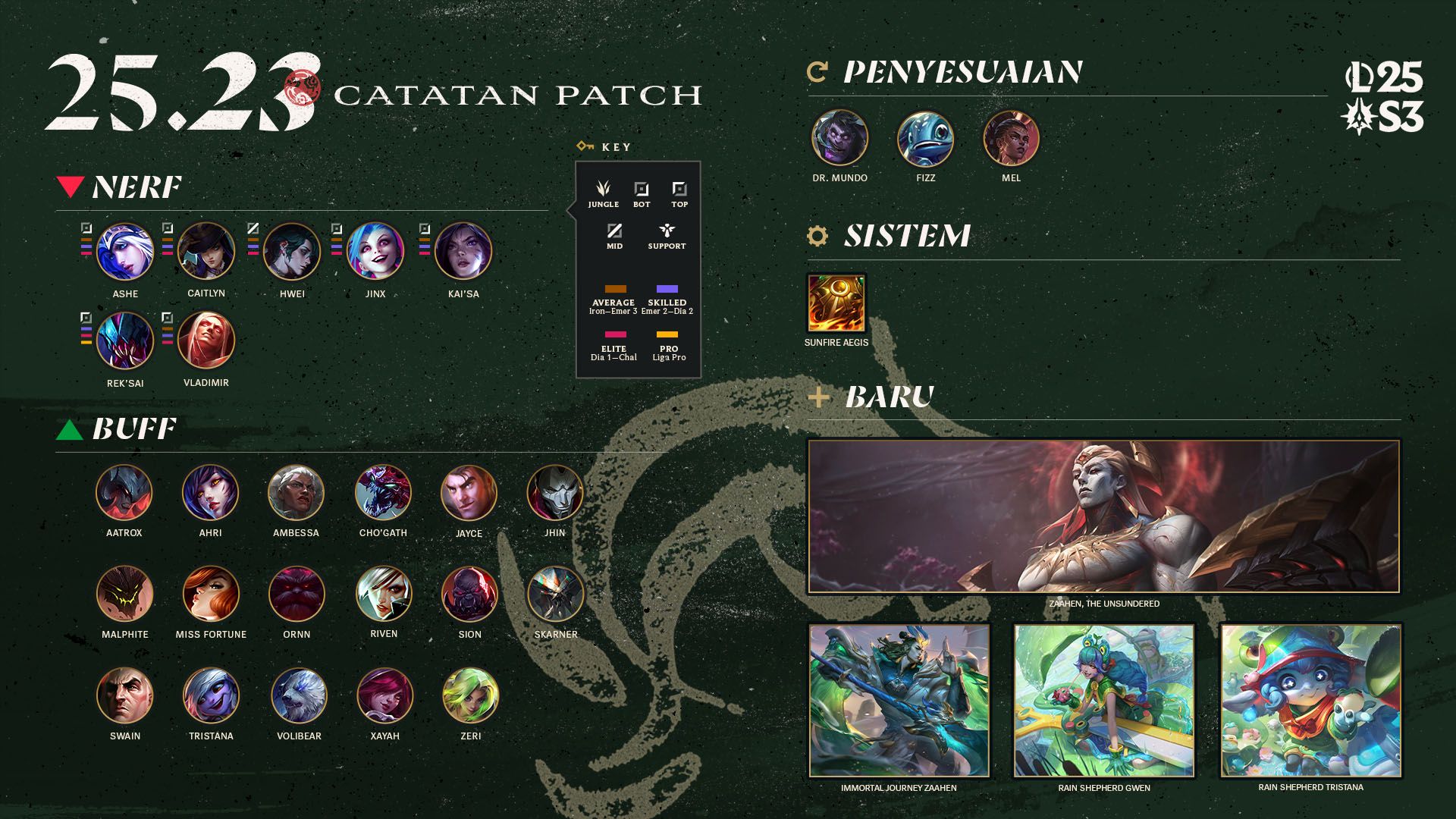Select Dr. Mundo under Penyesuaian
Screen dimensions: 1456x819
click(839, 138)
